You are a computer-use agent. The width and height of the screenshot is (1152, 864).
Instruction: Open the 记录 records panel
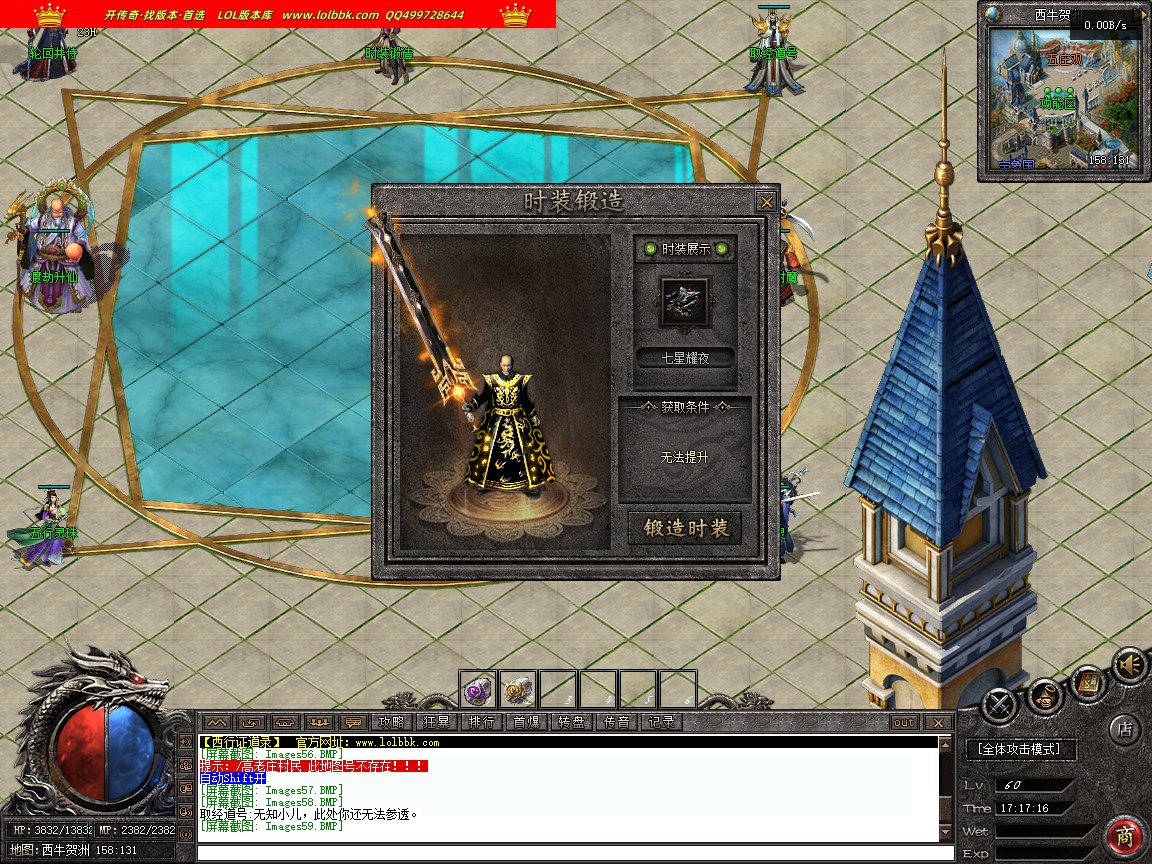point(661,722)
